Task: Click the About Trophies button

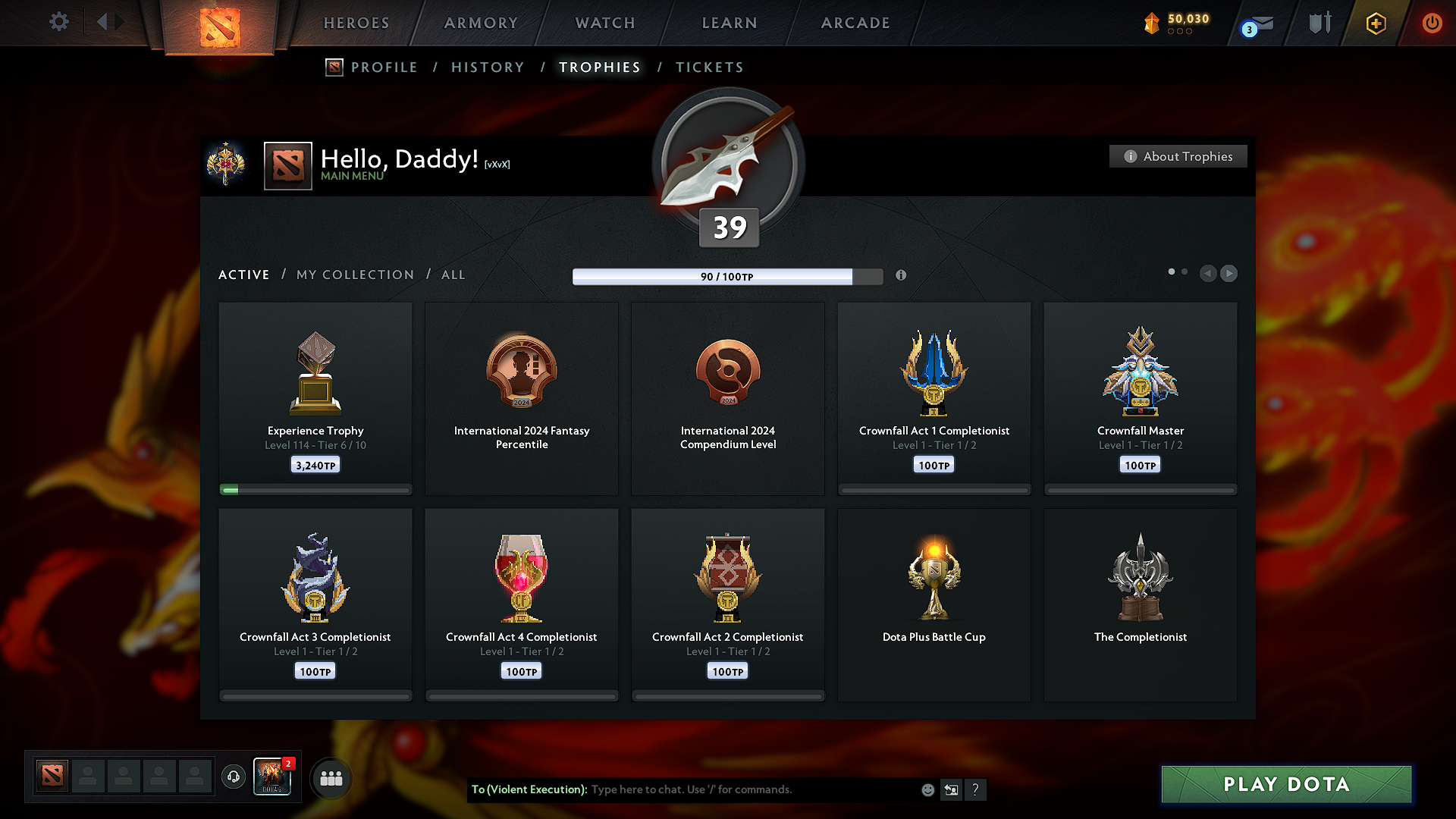Action: (1178, 156)
